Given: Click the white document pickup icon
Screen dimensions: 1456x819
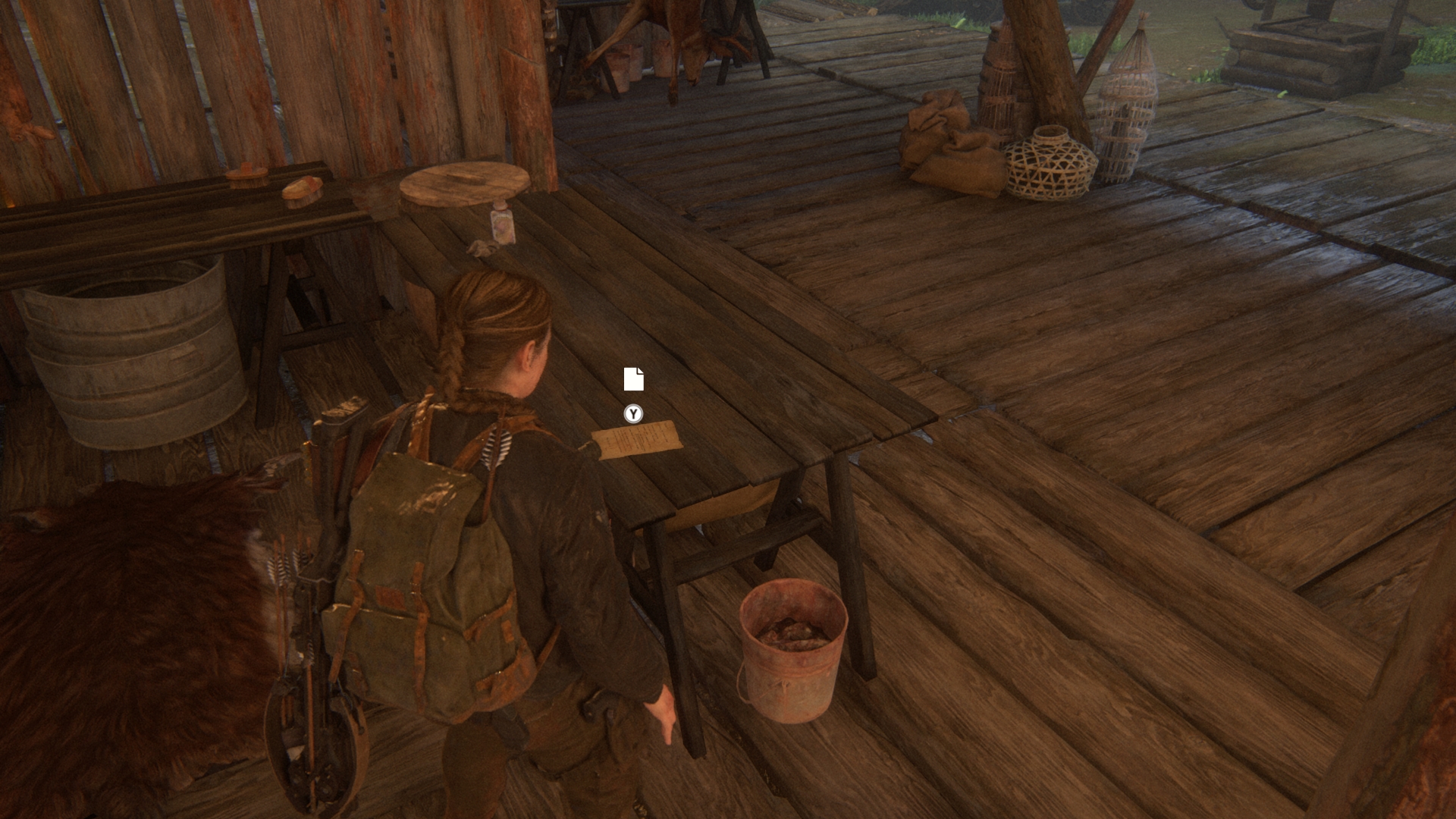Looking at the screenshot, I should click(x=633, y=379).
